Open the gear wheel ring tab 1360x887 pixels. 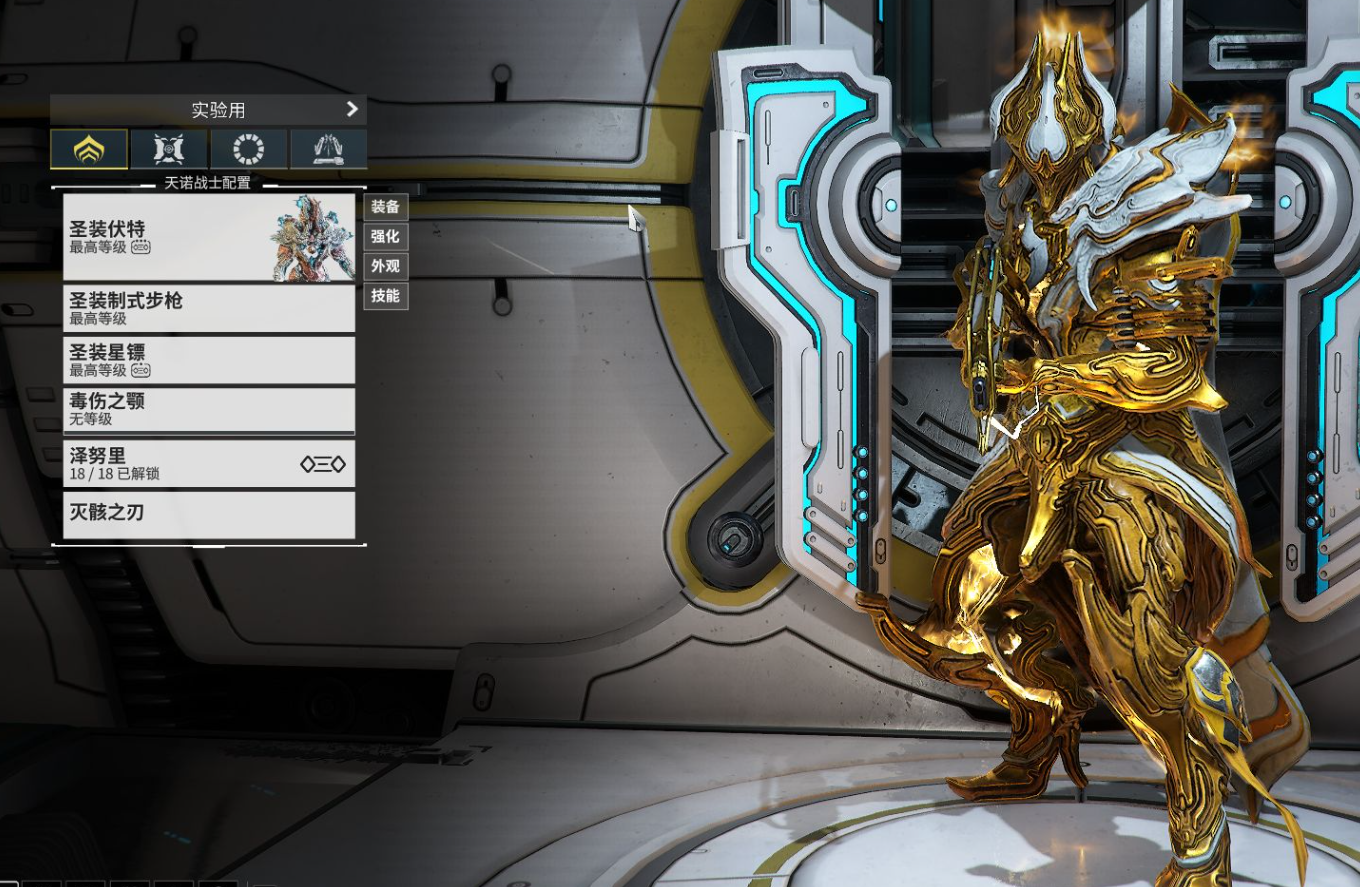(248, 149)
